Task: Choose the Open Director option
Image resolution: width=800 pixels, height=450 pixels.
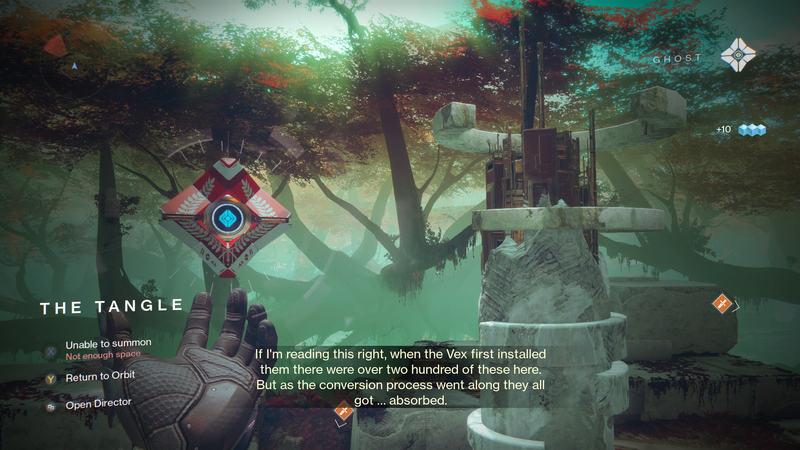Action: pyautogui.click(x=100, y=402)
